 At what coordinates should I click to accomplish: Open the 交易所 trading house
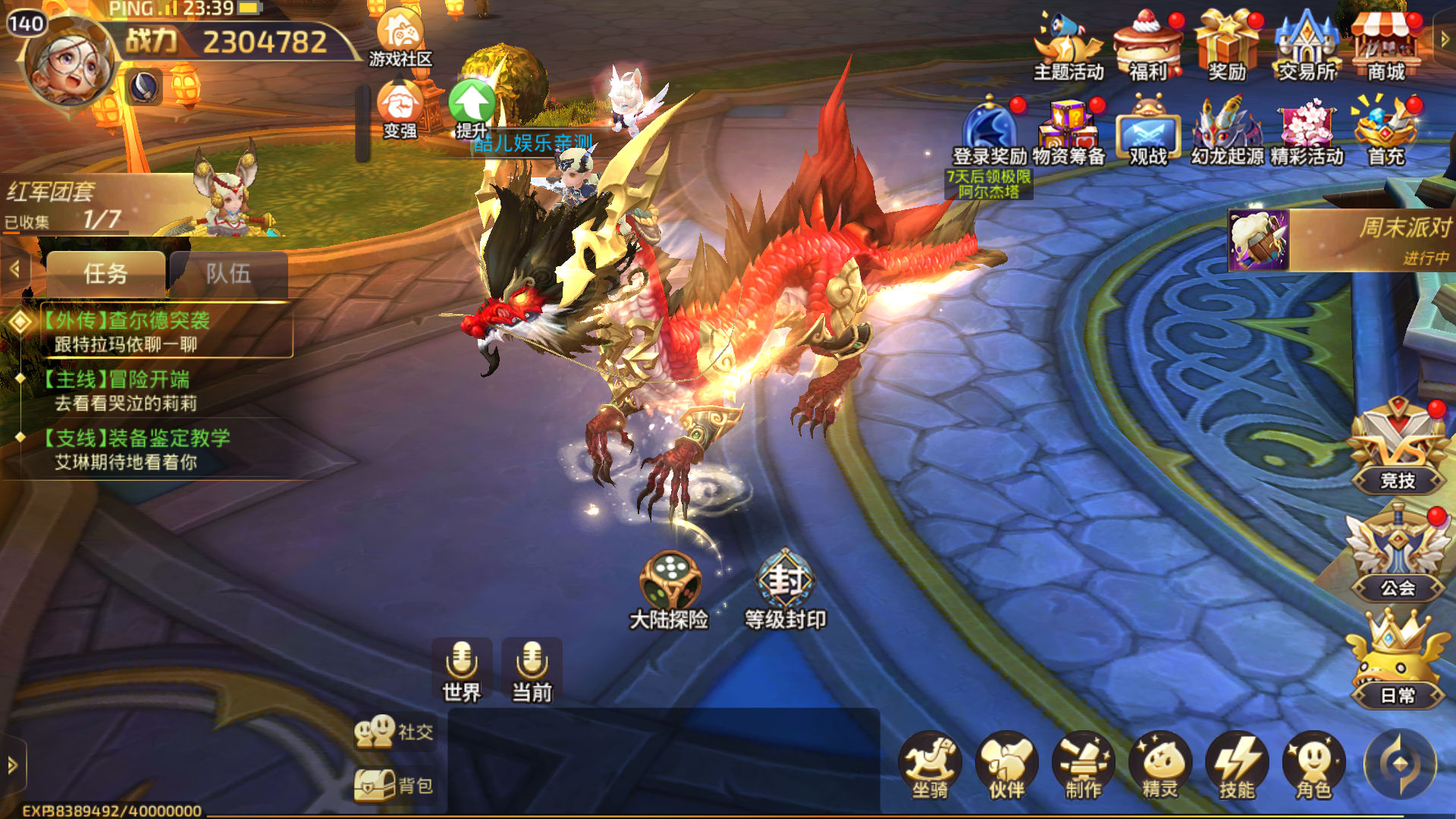point(1306,45)
